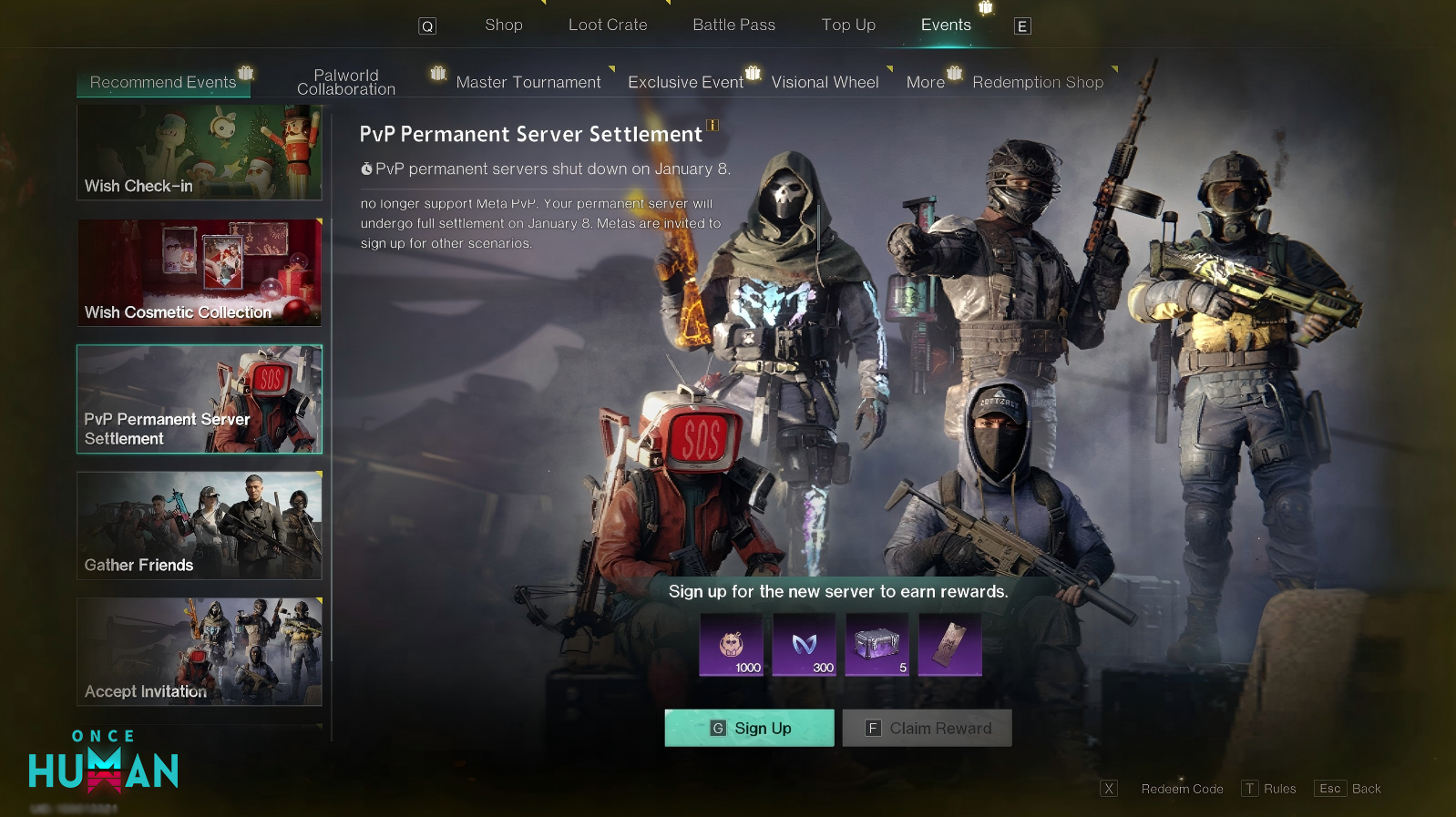Inspect the purple loot crate reward

pos(877,645)
